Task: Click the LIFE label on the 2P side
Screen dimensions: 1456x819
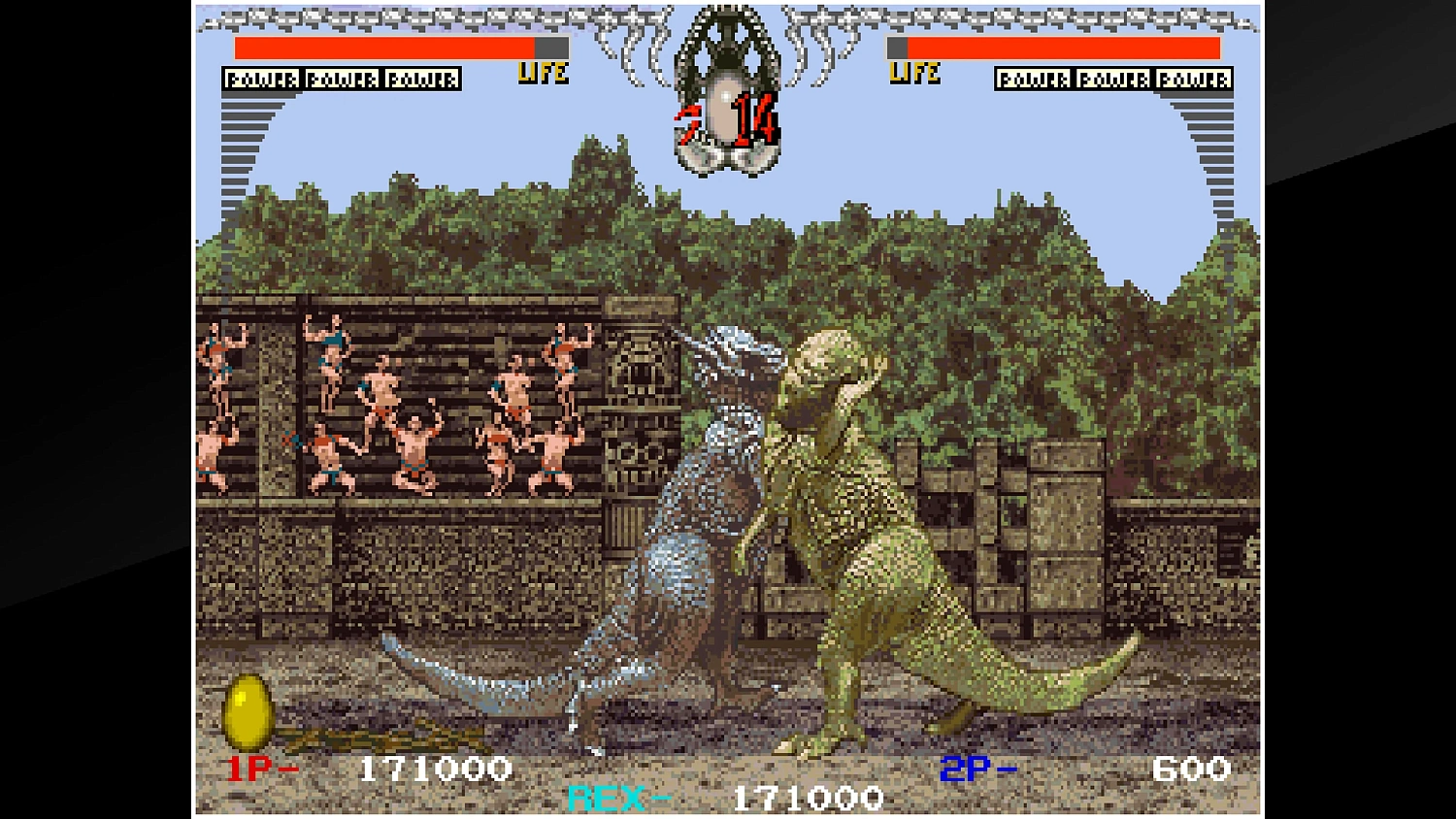Action: 913,72
